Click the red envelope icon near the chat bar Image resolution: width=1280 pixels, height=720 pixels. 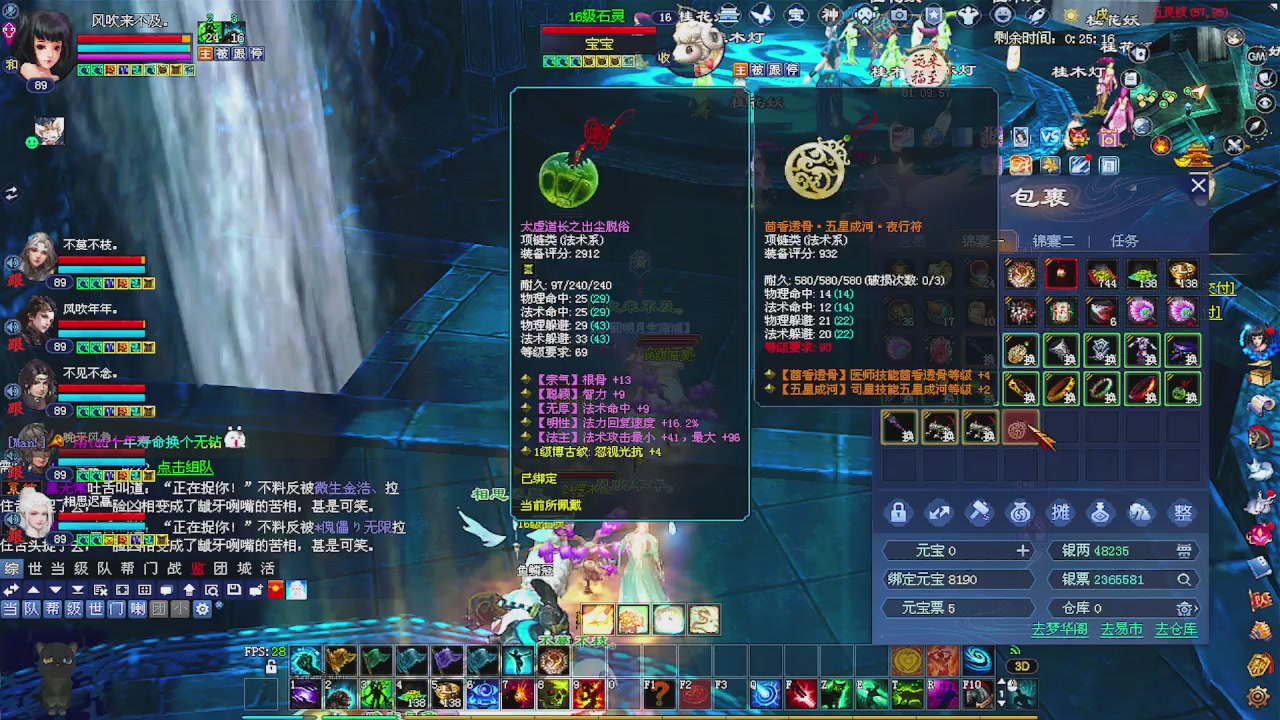point(274,590)
